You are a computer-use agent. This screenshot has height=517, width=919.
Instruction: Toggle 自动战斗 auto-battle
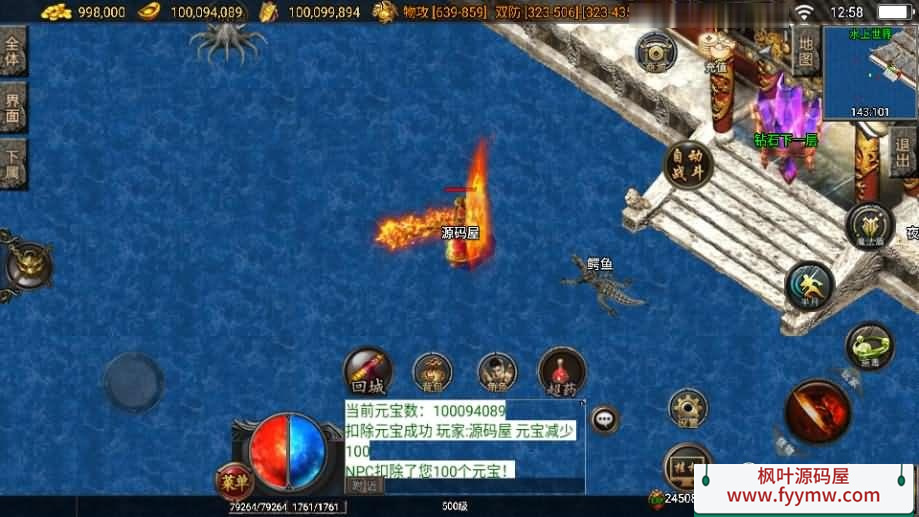[688, 165]
